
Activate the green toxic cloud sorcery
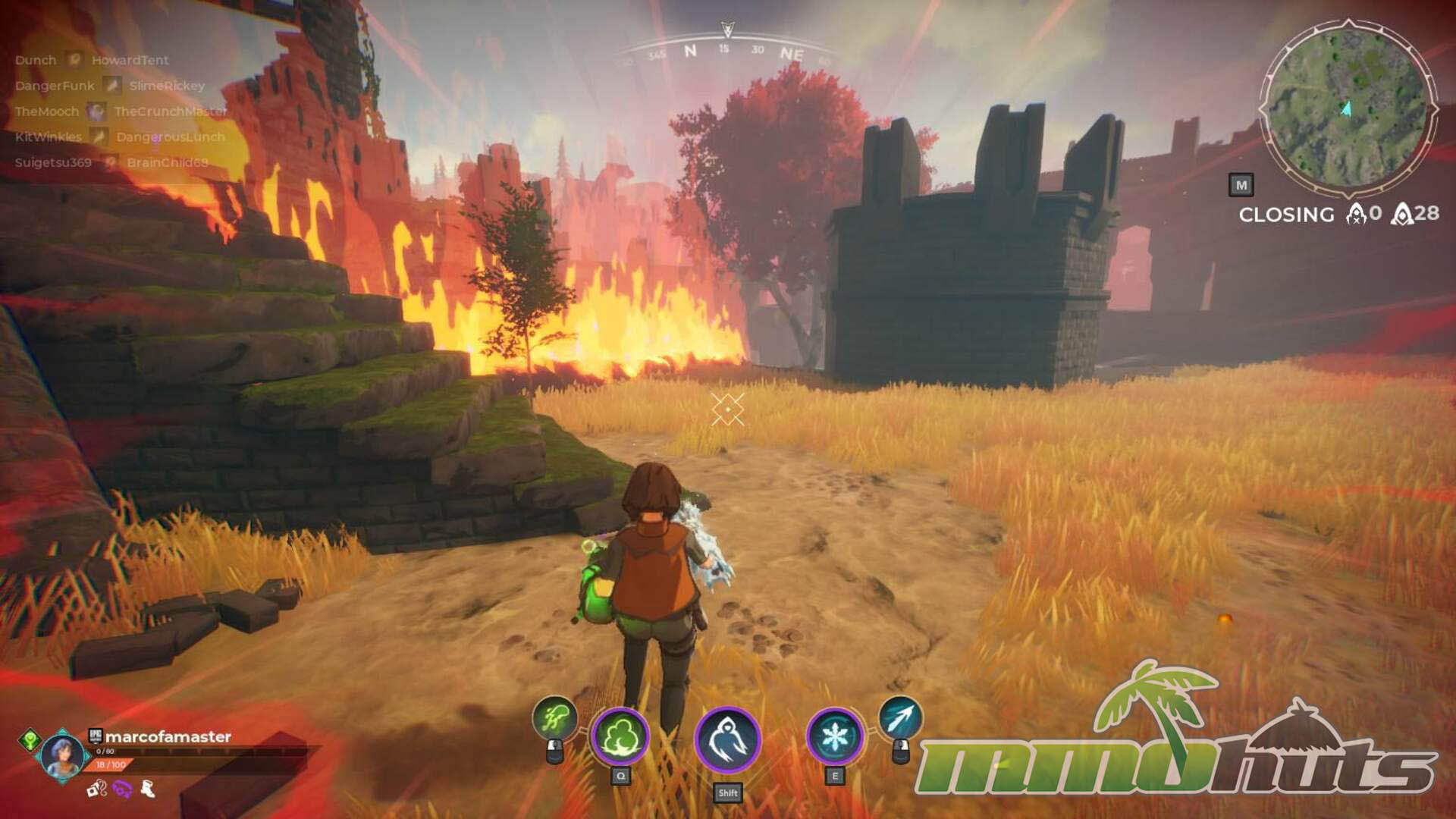(x=620, y=736)
